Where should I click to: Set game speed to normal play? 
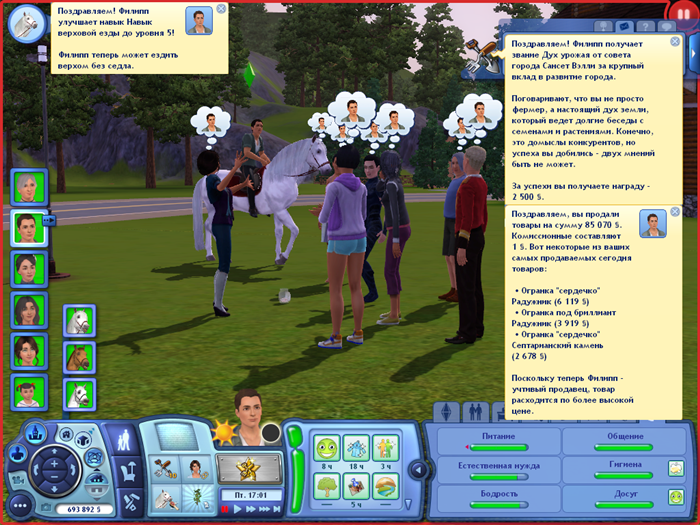point(238,510)
